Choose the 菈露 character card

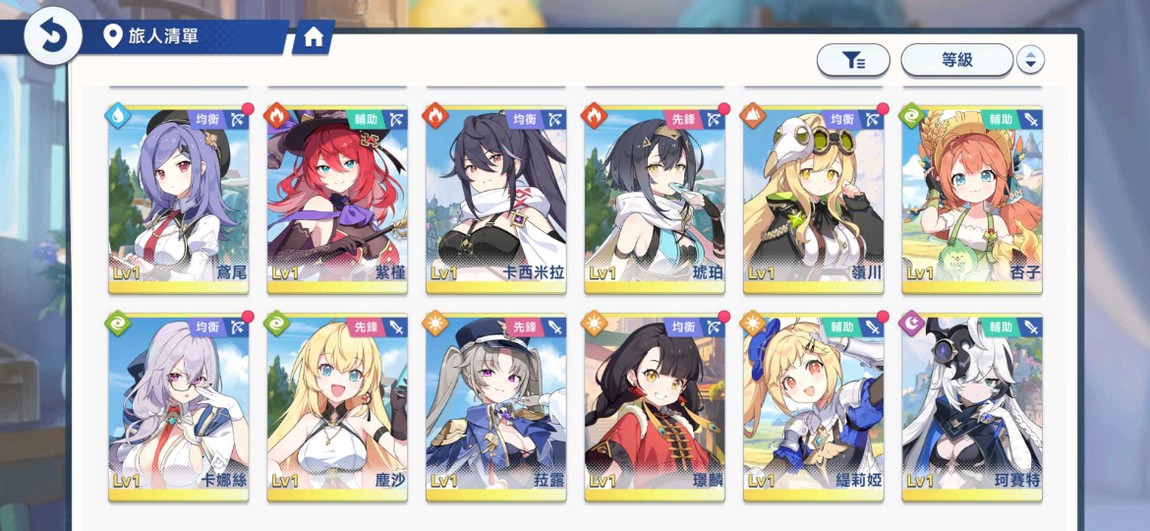(x=496, y=406)
